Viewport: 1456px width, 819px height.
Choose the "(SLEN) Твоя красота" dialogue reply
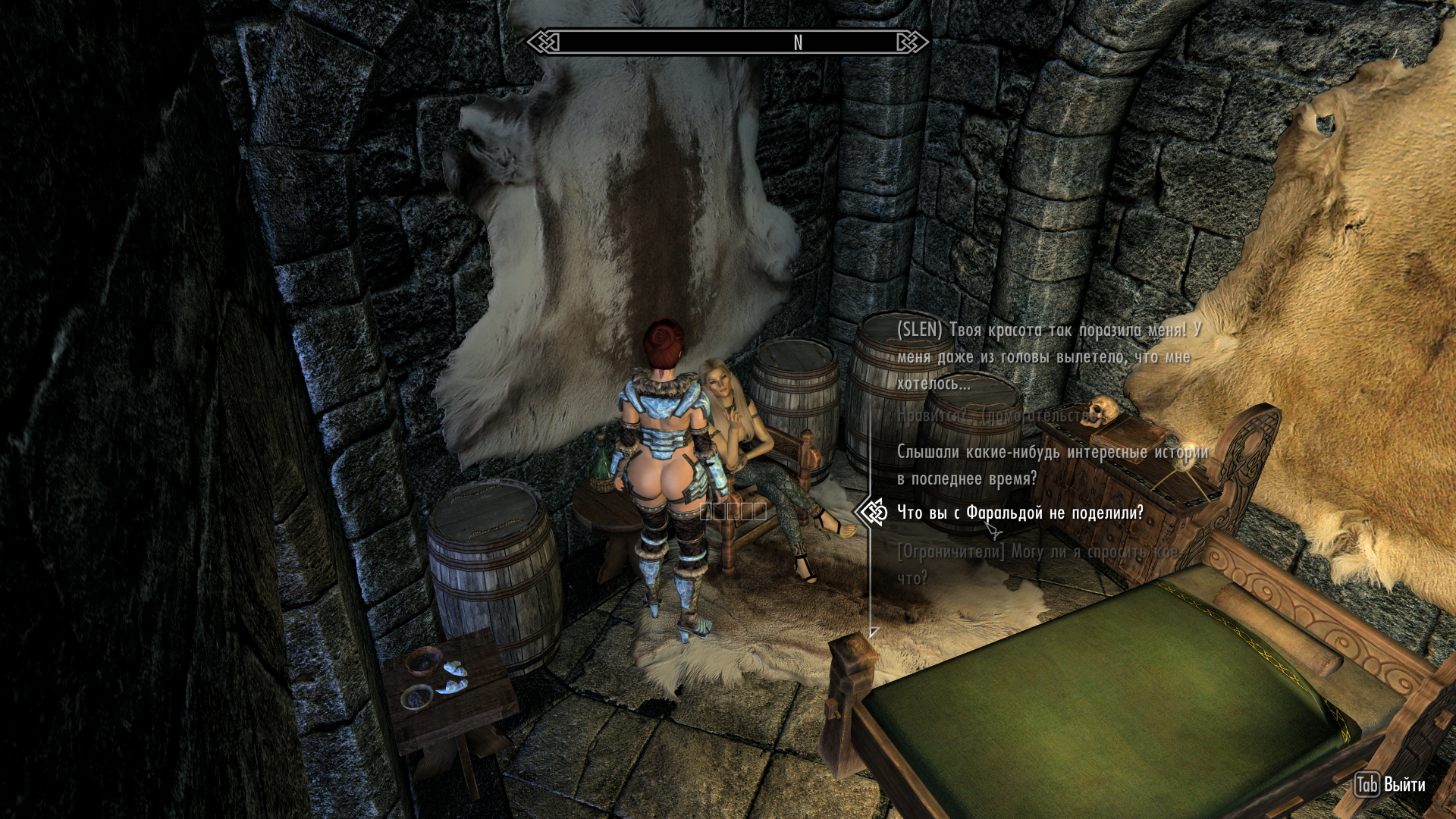(1048, 357)
